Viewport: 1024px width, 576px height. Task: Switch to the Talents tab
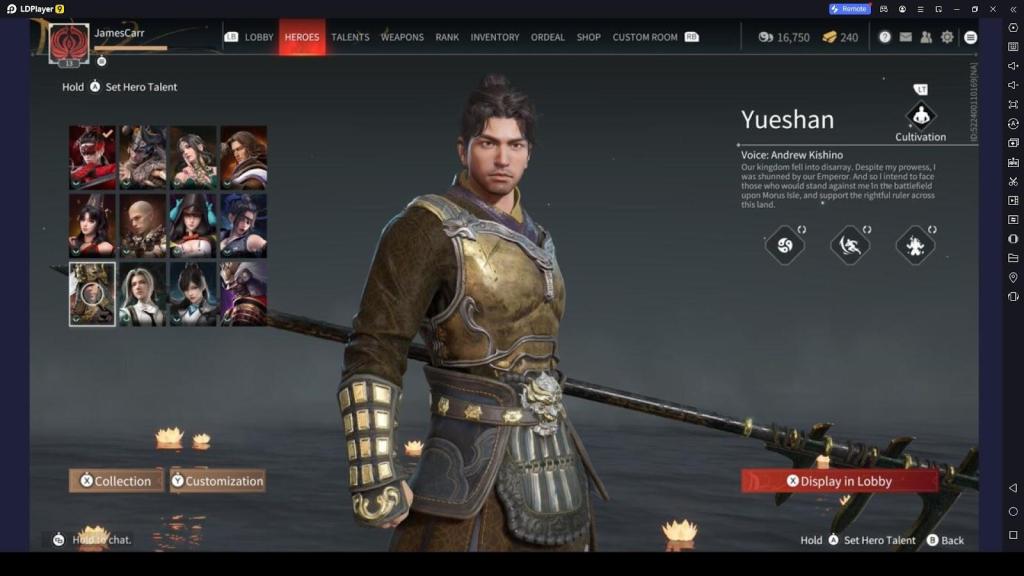pos(350,37)
